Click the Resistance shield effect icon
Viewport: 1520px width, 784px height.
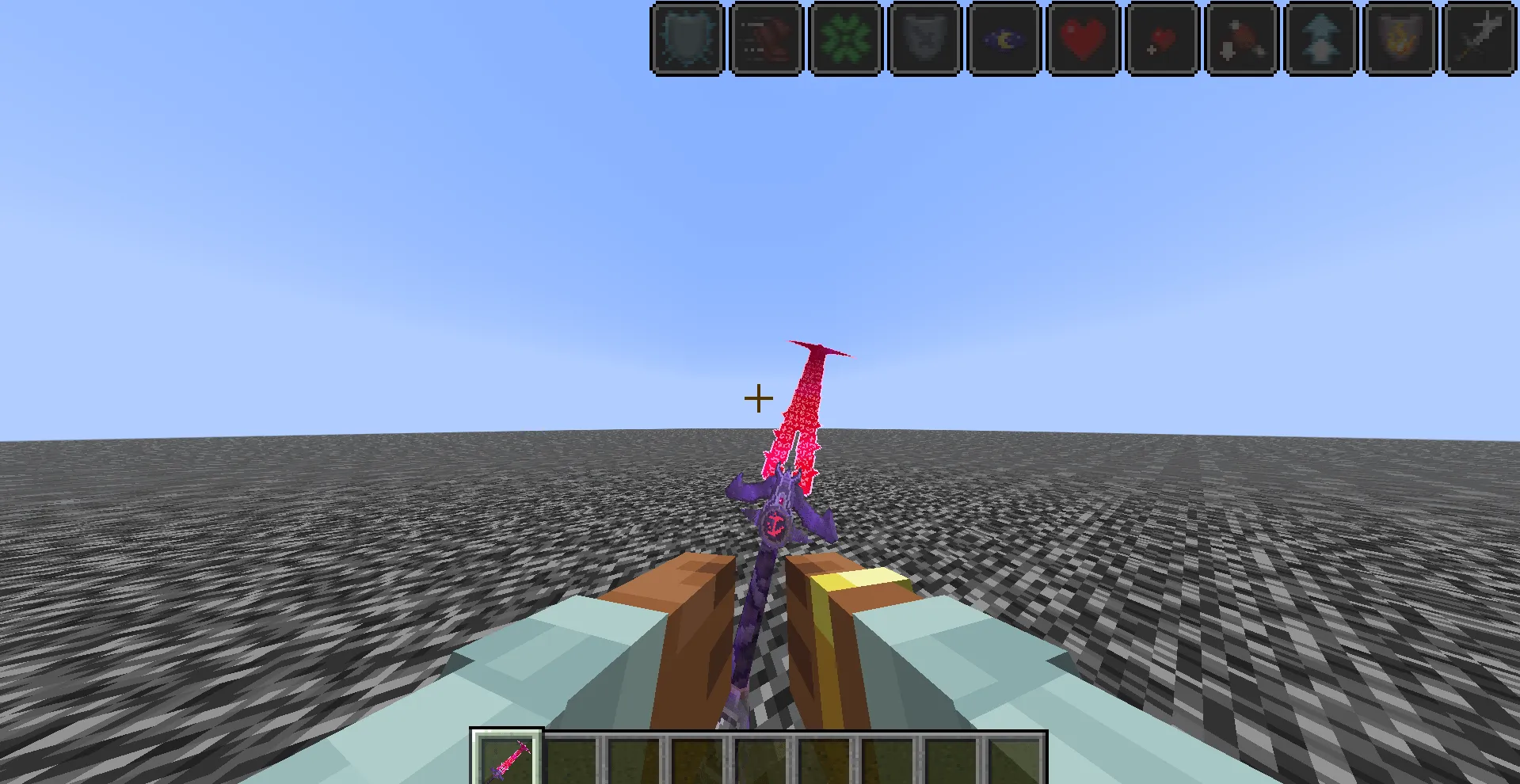(687, 38)
